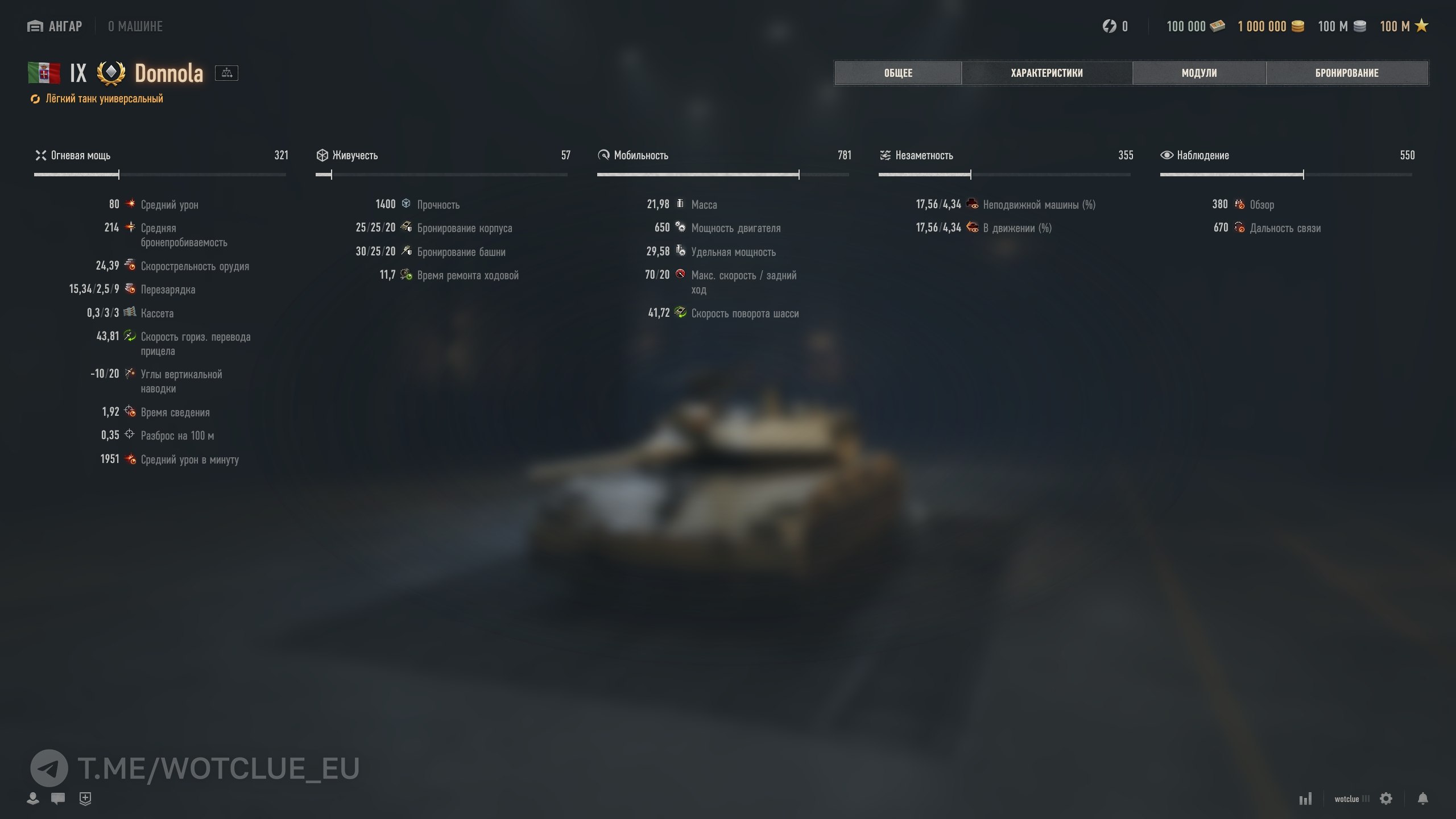Open settings with the gear icon

coord(1386,799)
